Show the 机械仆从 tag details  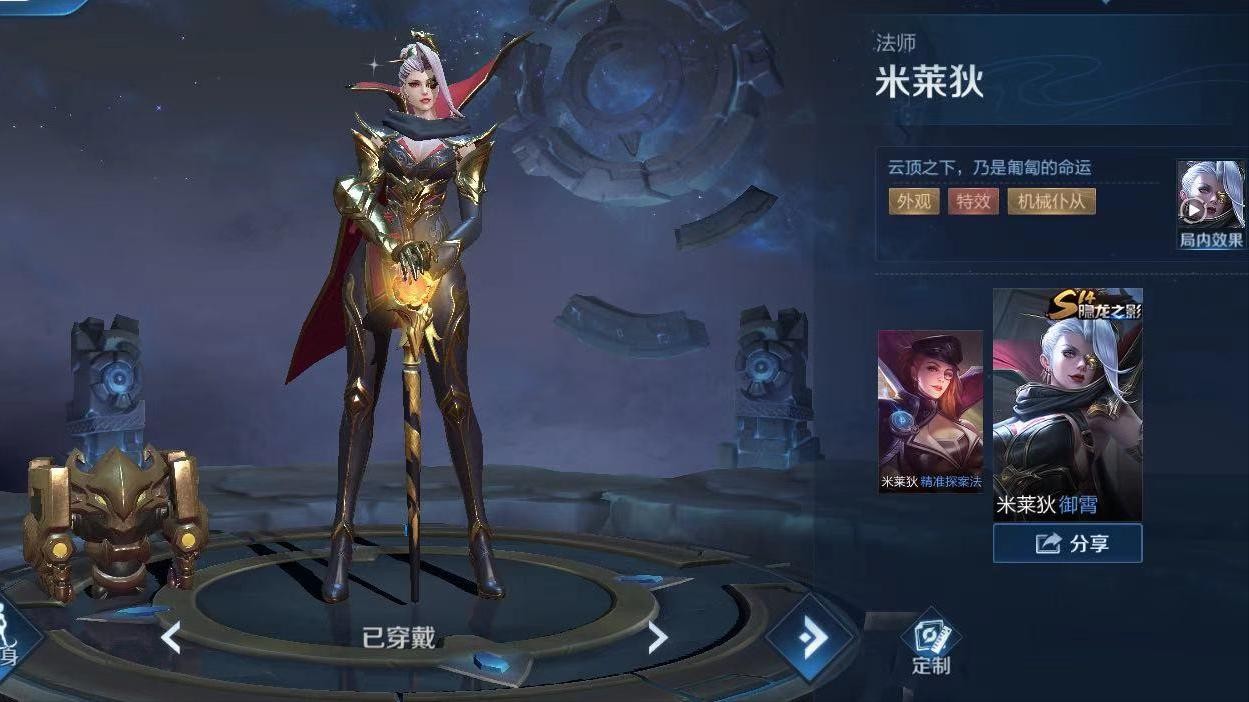pyautogui.click(x=1051, y=201)
